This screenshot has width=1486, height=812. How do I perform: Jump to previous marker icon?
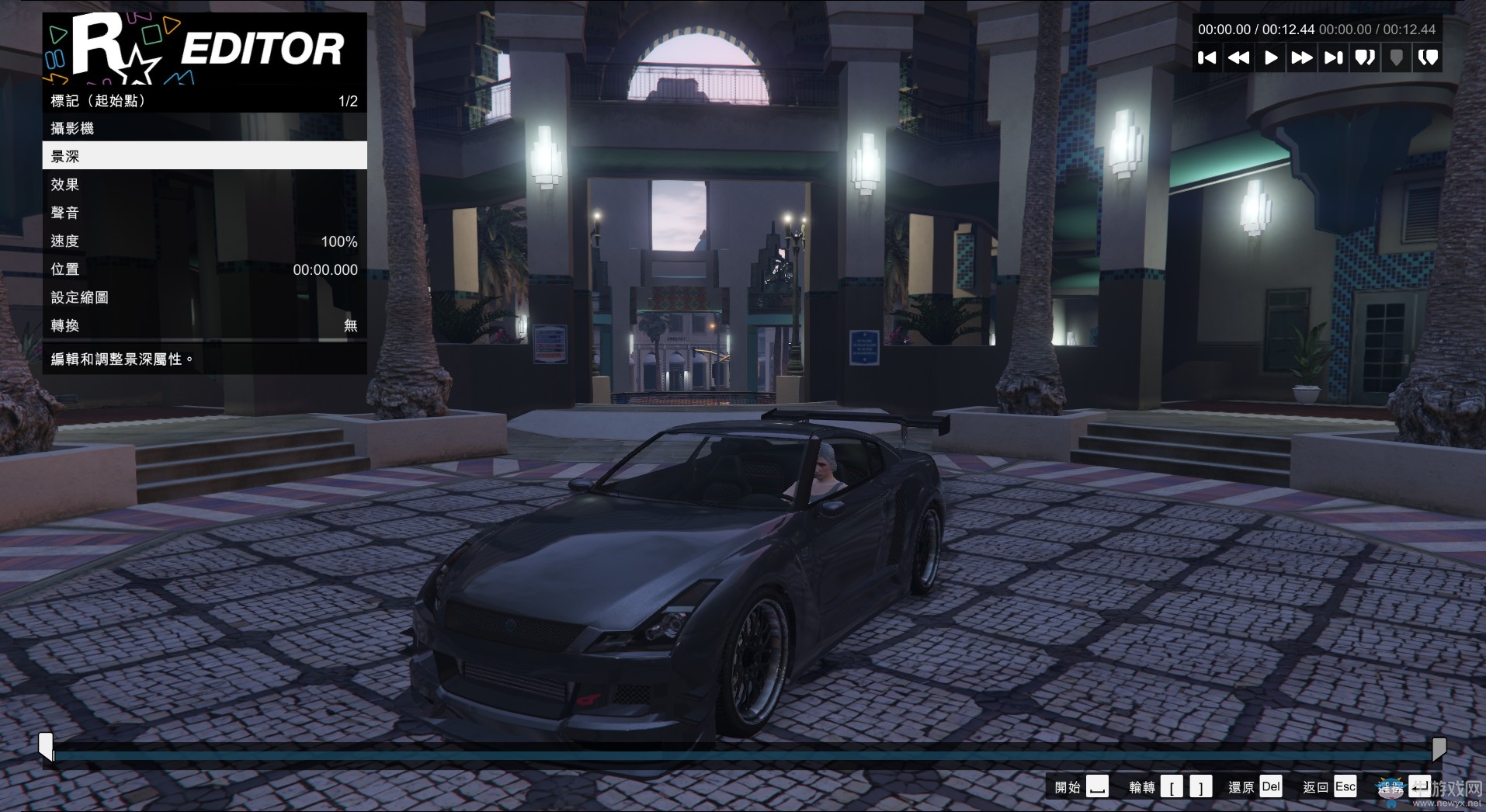click(1366, 57)
